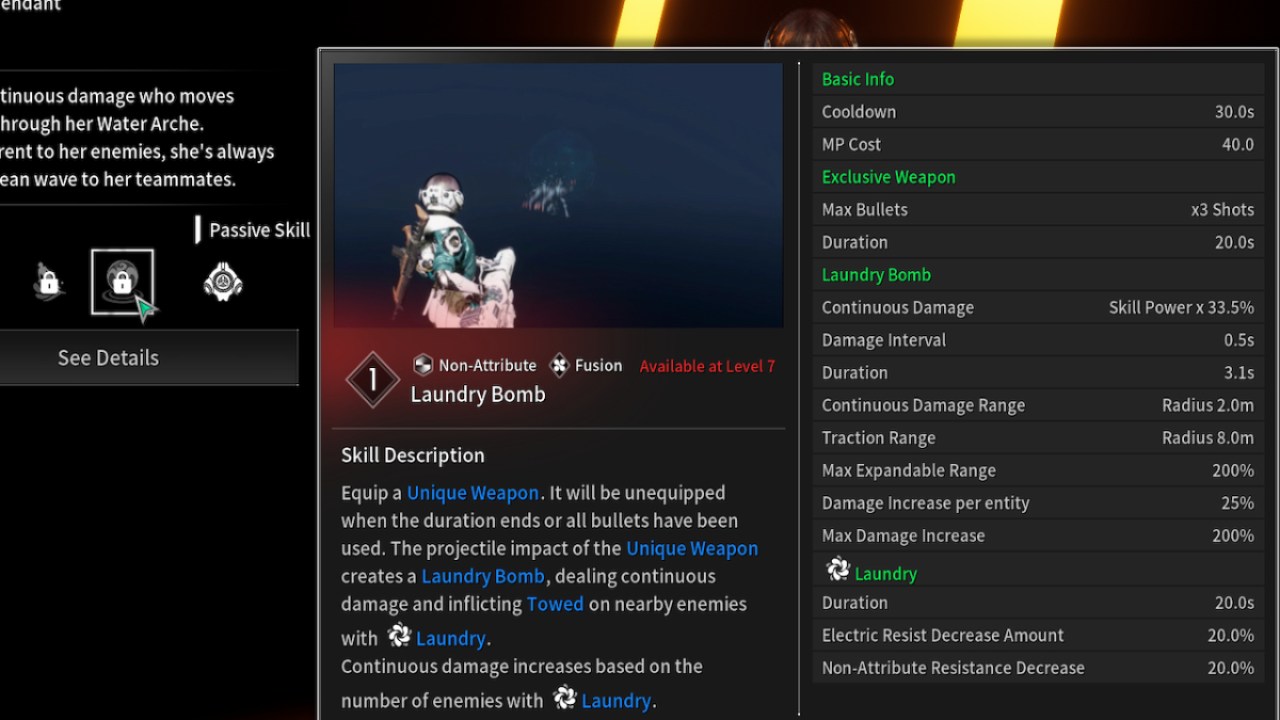
Task: Open the Unique Weapon link in description
Action: pyautogui.click(x=473, y=492)
